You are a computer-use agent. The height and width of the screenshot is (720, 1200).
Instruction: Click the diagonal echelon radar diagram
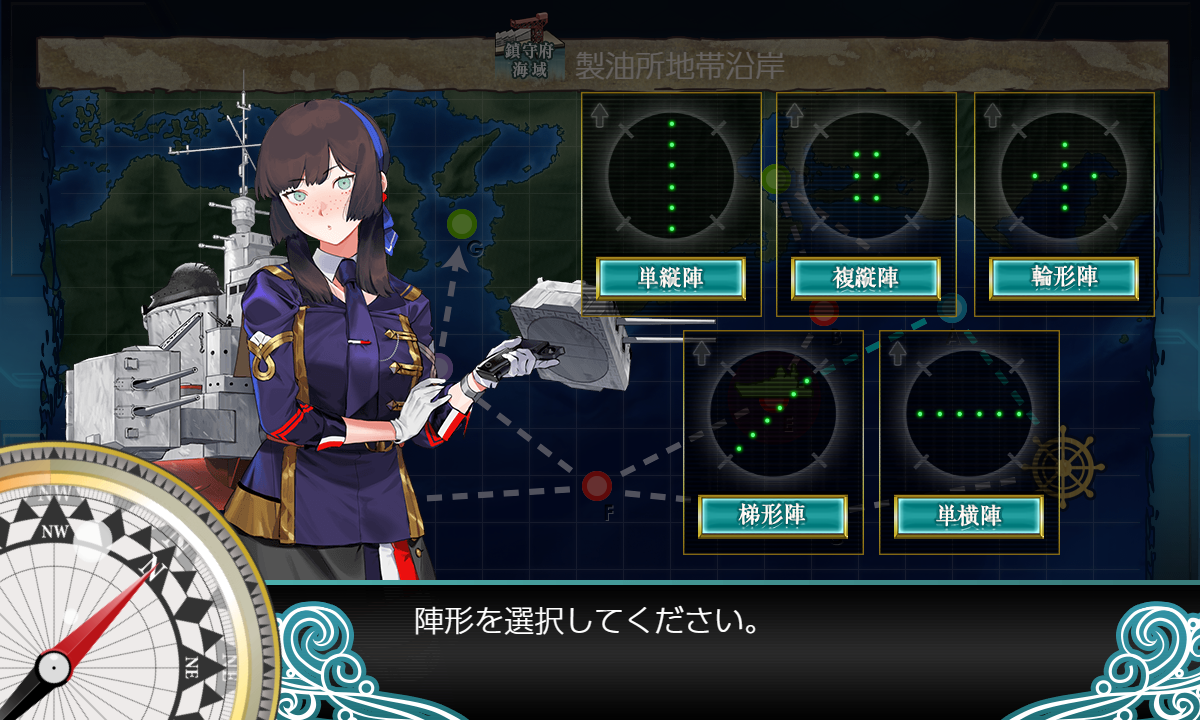point(772,414)
